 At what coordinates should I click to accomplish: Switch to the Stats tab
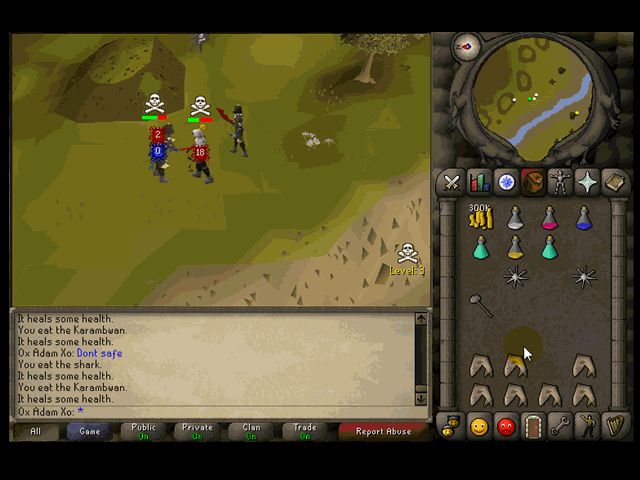pos(479,182)
